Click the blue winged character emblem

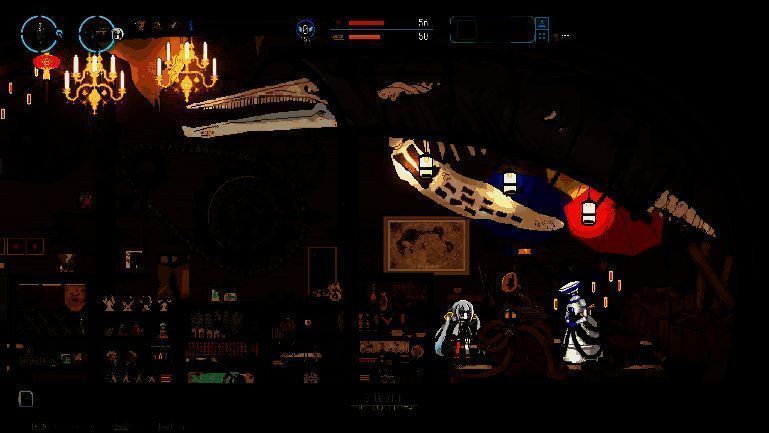(x=305, y=29)
